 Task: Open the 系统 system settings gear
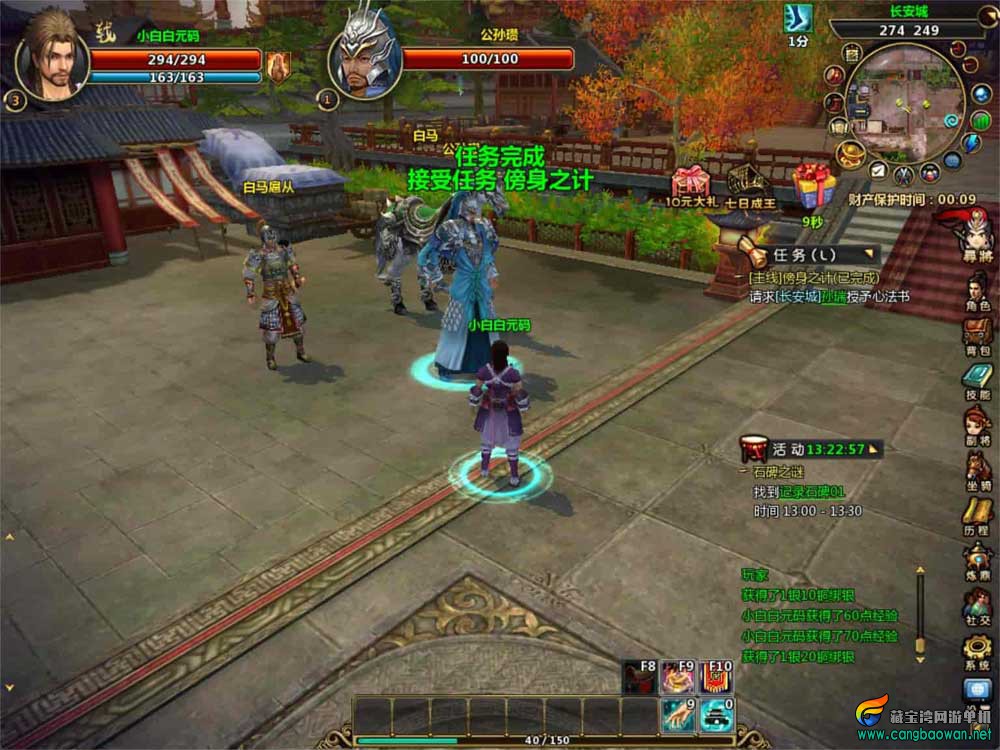[977, 649]
